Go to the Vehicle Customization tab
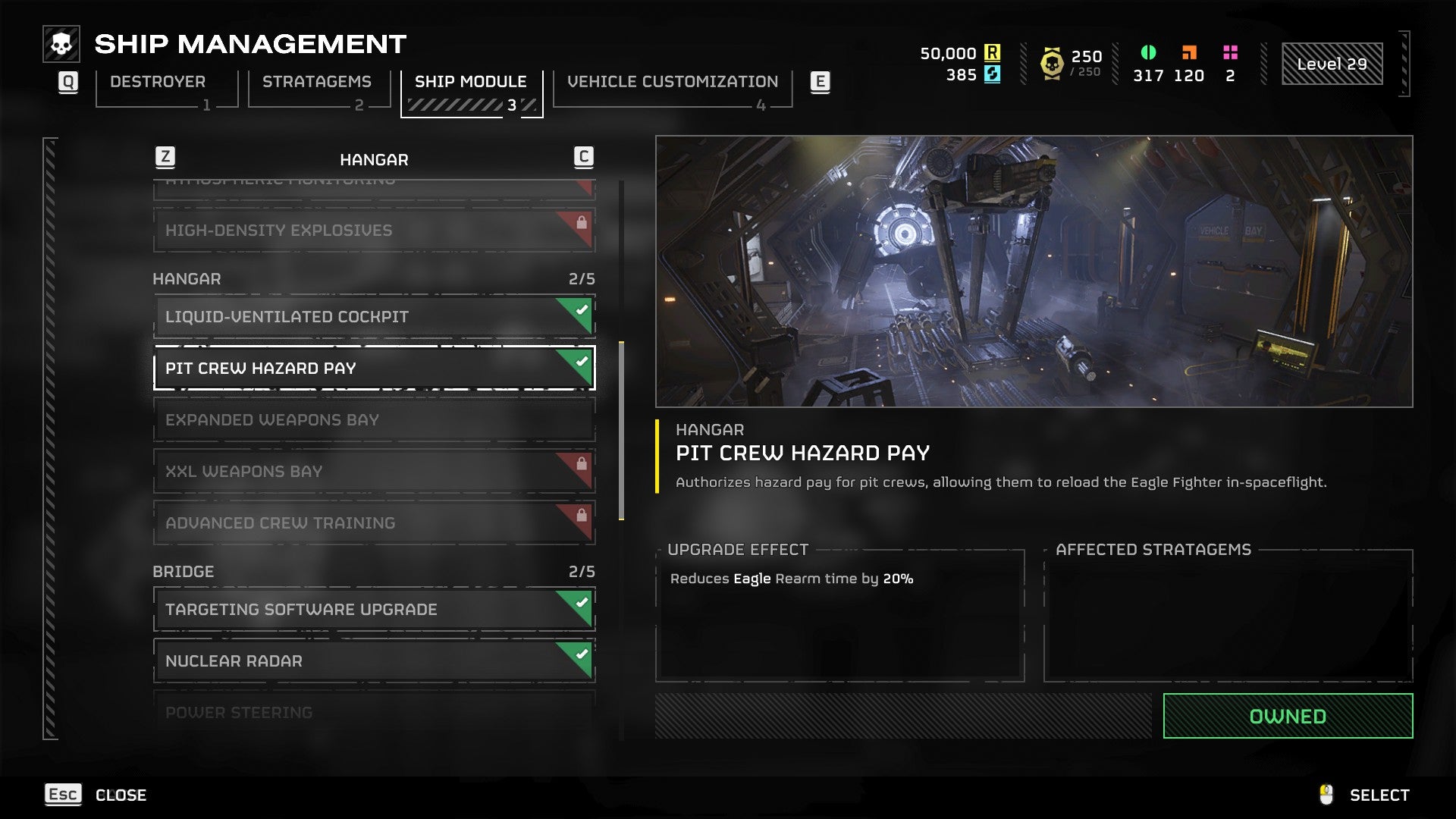 tap(672, 82)
